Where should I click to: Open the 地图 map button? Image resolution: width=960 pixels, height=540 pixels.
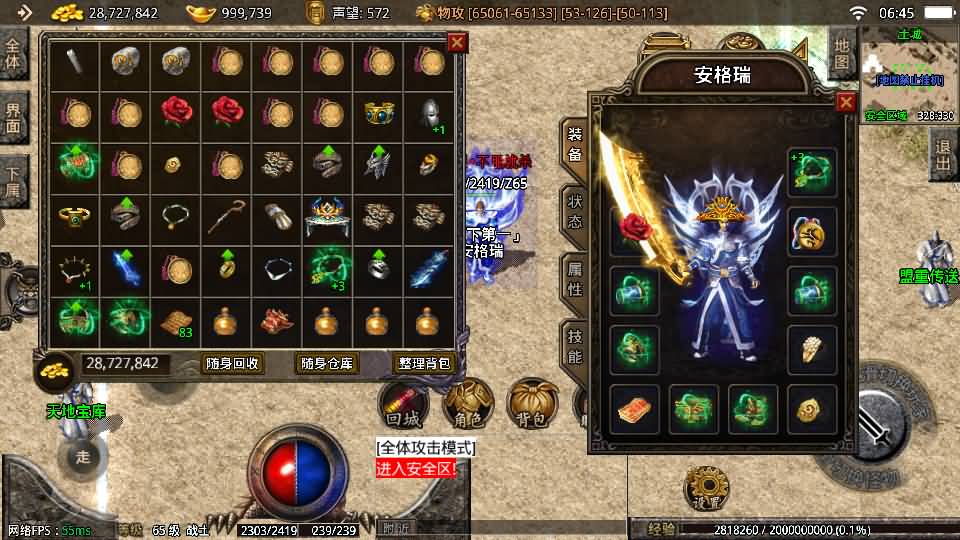[843, 53]
